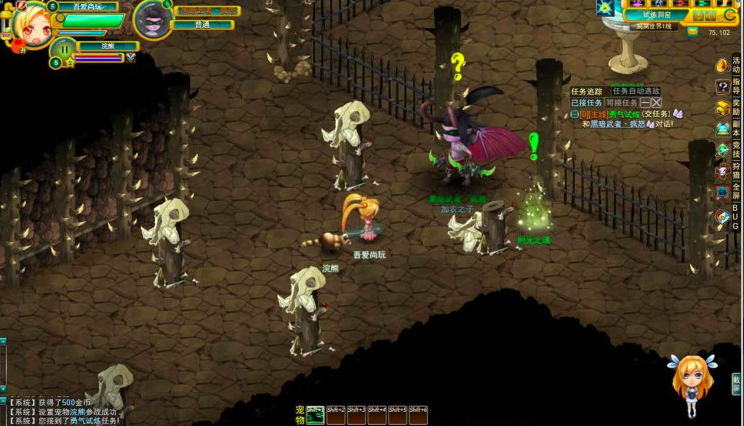Toggle 全屏 (fullscreen) mode

click(724, 192)
